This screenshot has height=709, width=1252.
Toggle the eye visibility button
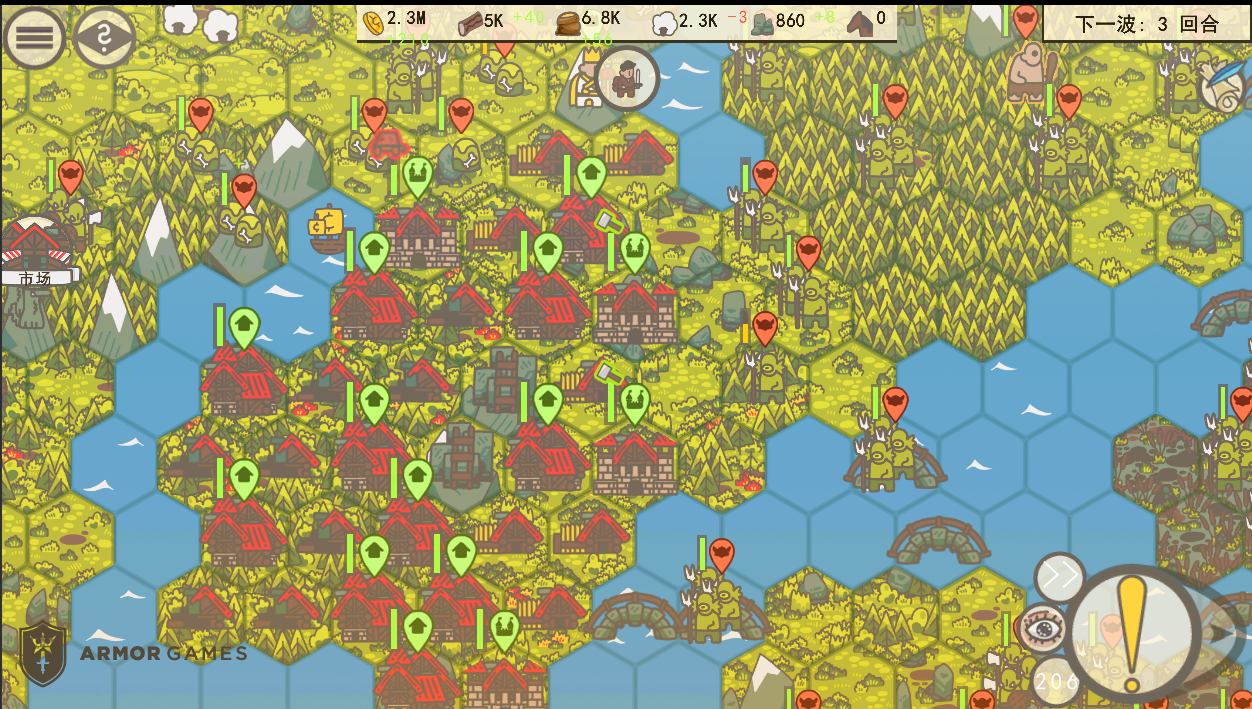point(1043,628)
